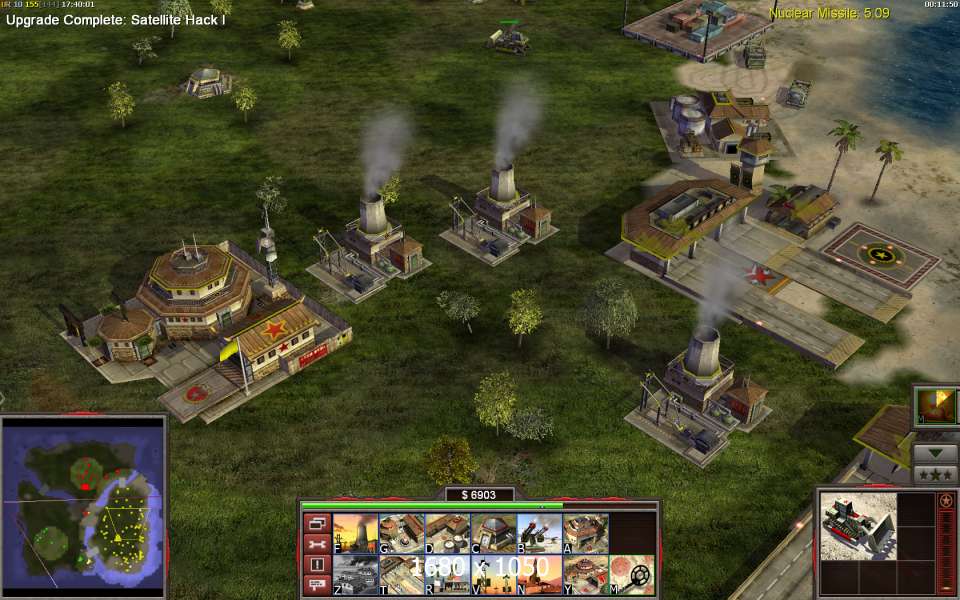Image resolution: width=960 pixels, height=600 pixels.
Task: Build the bunker icon labeled C
Action: [493, 532]
